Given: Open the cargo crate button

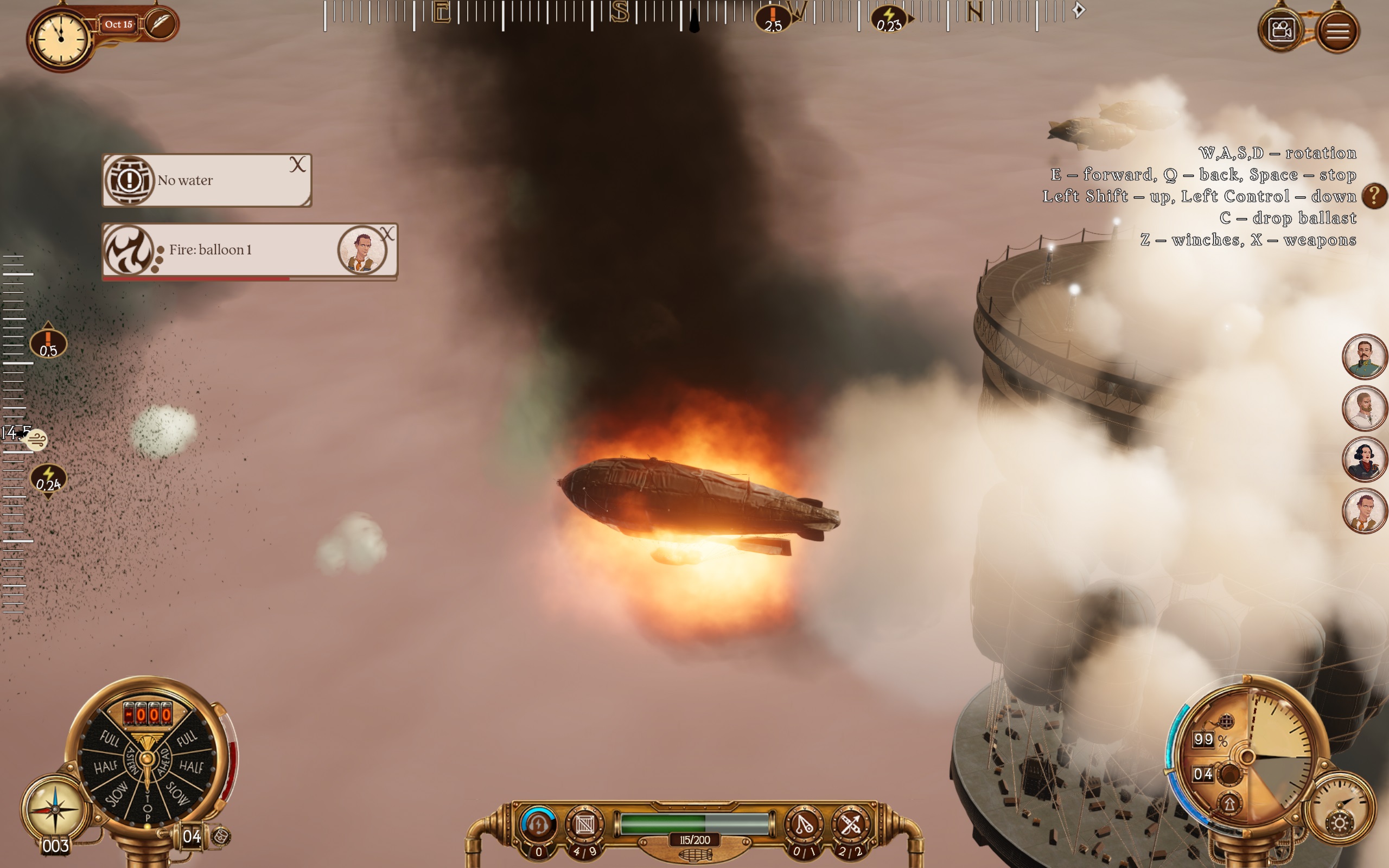Looking at the screenshot, I should (x=585, y=825).
